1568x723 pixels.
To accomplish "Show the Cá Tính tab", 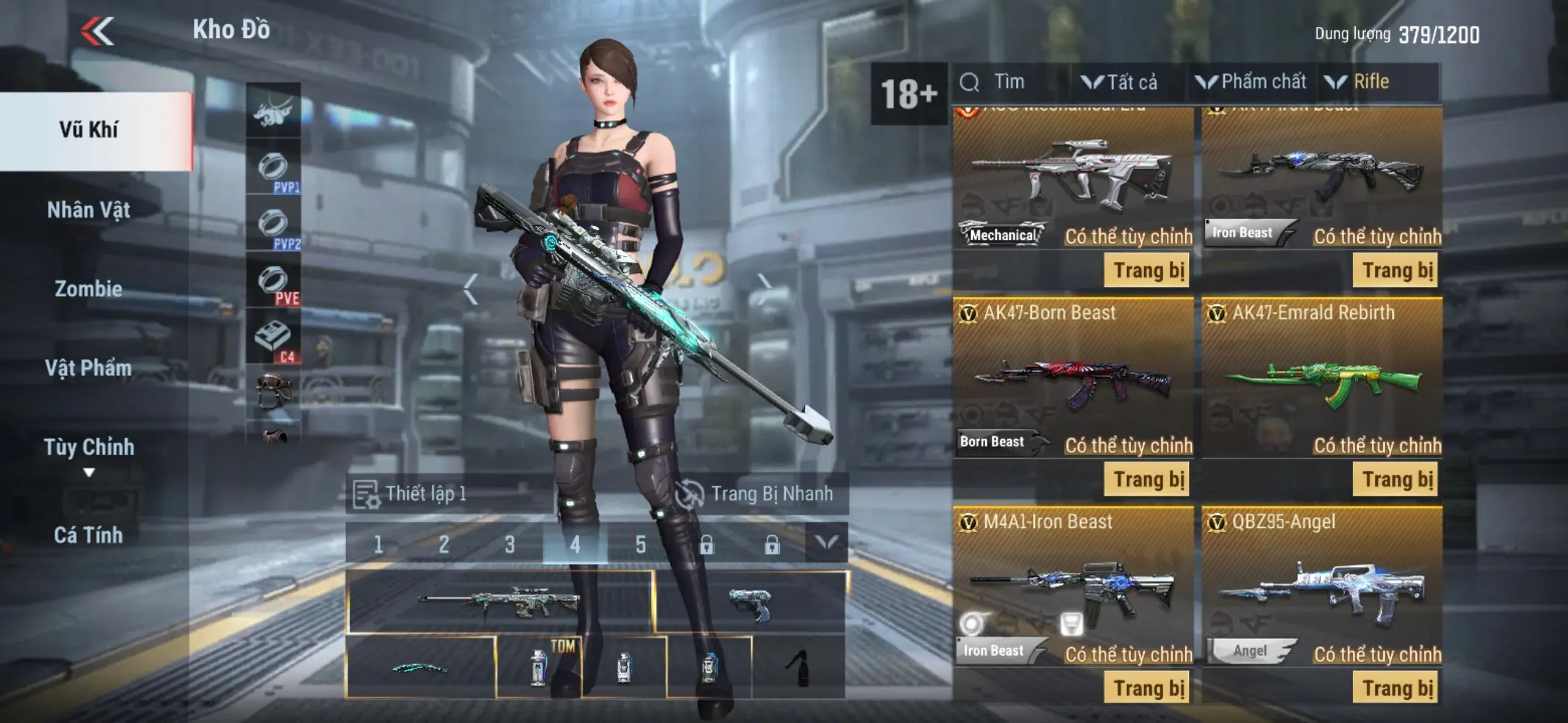I will point(89,535).
